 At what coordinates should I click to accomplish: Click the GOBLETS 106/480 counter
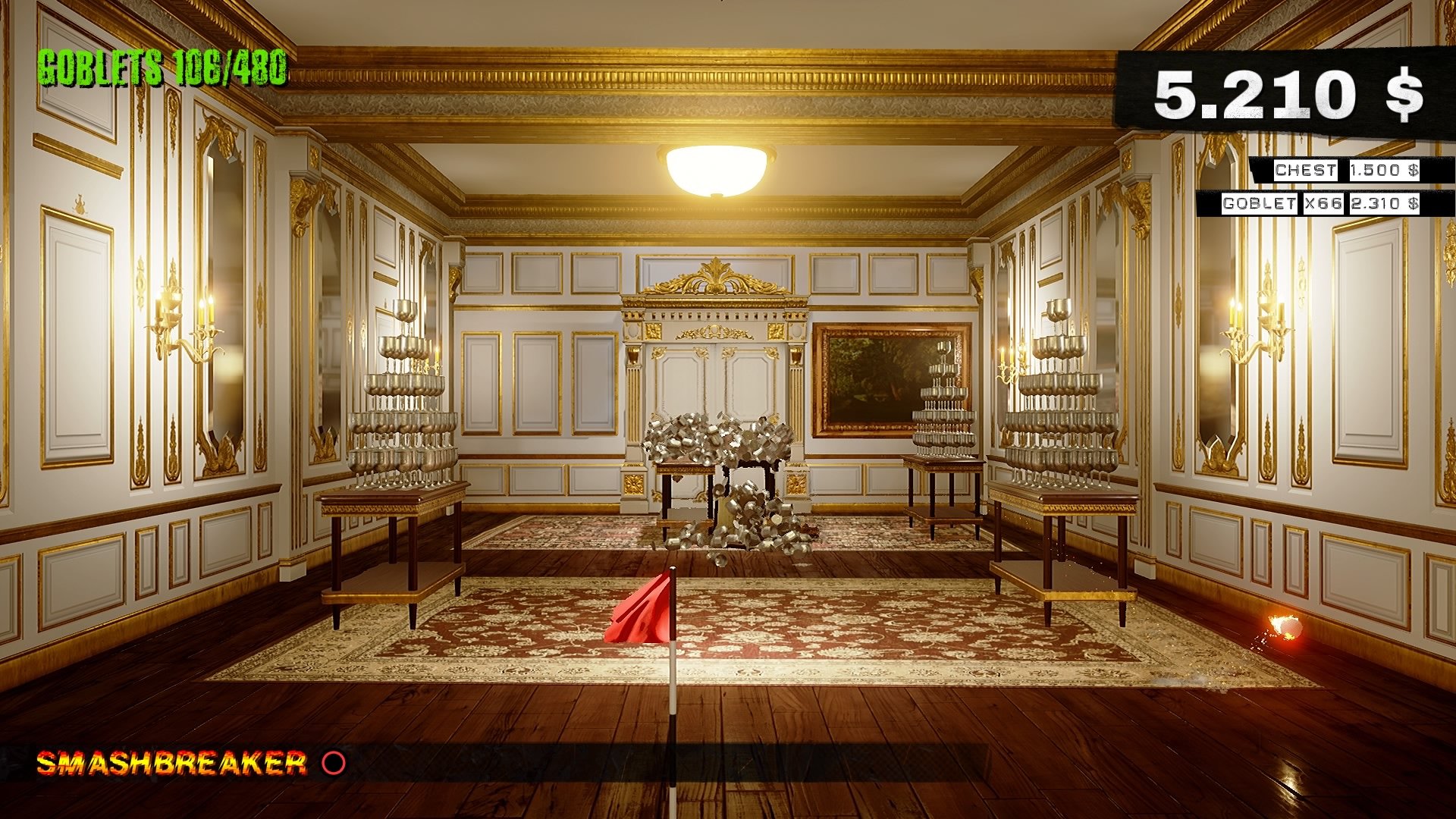[x=163, y=72]
